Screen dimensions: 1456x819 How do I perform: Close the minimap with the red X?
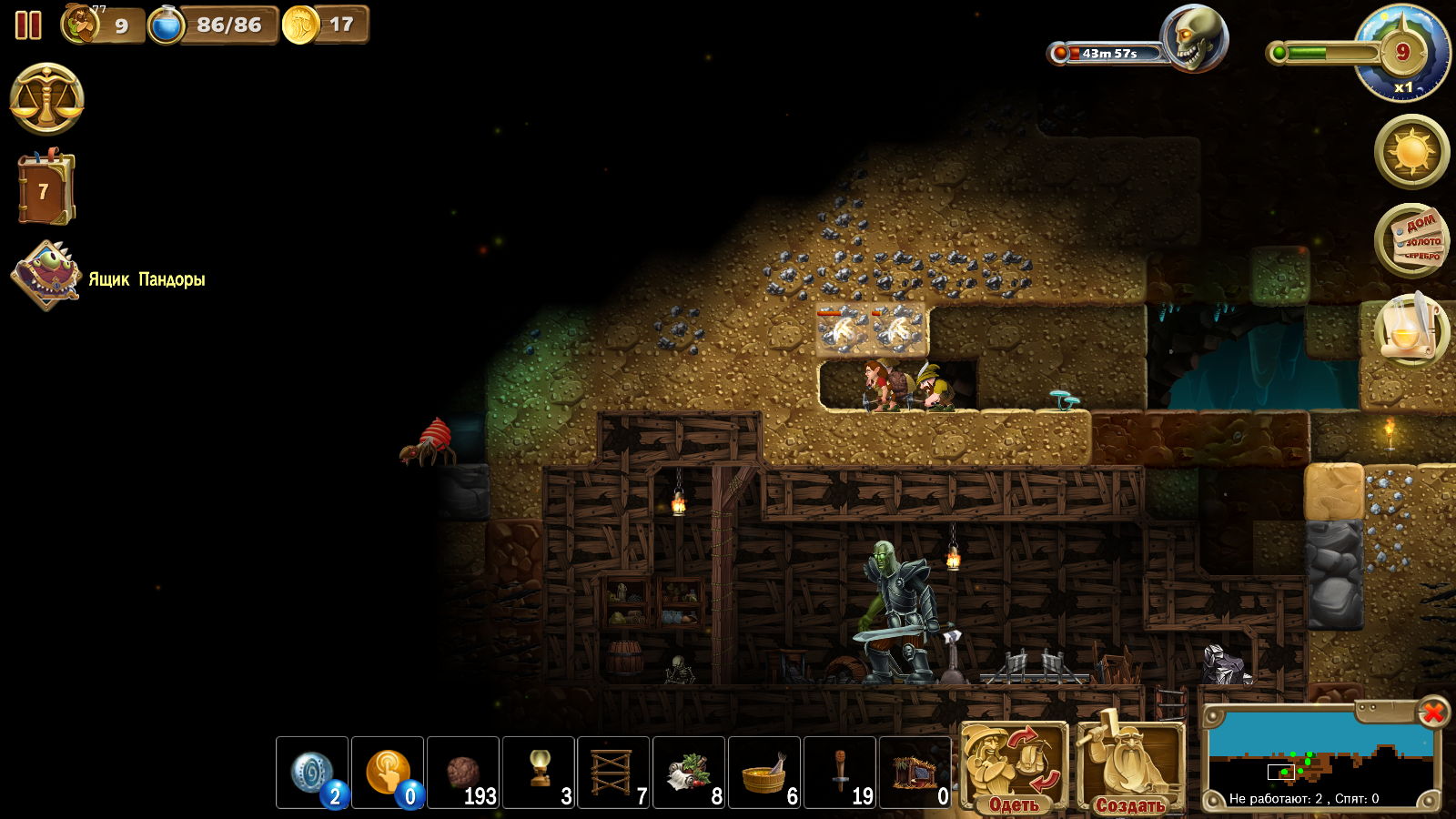coord(1433,713)
